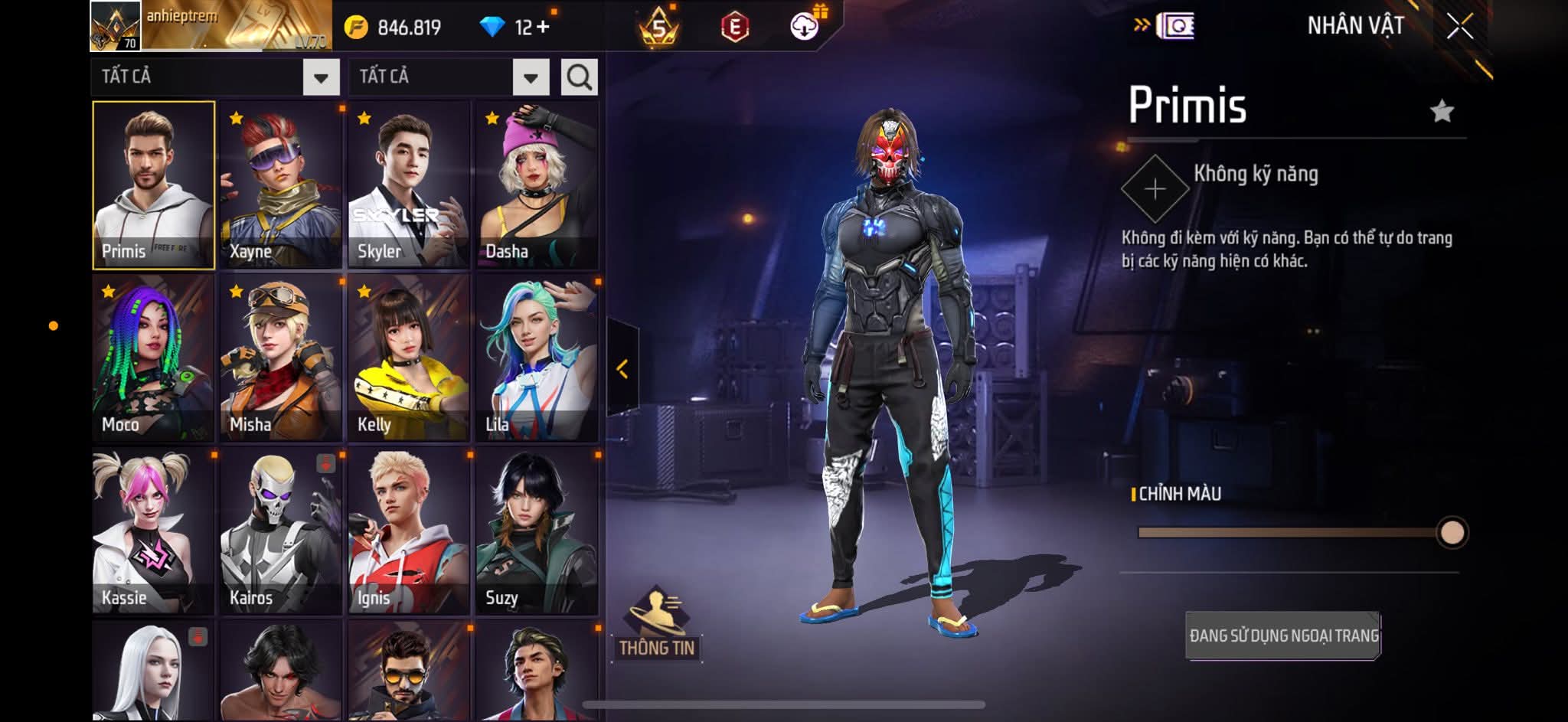
Task: Favorite Primis with the star icon
Action: click(1442, 112)
